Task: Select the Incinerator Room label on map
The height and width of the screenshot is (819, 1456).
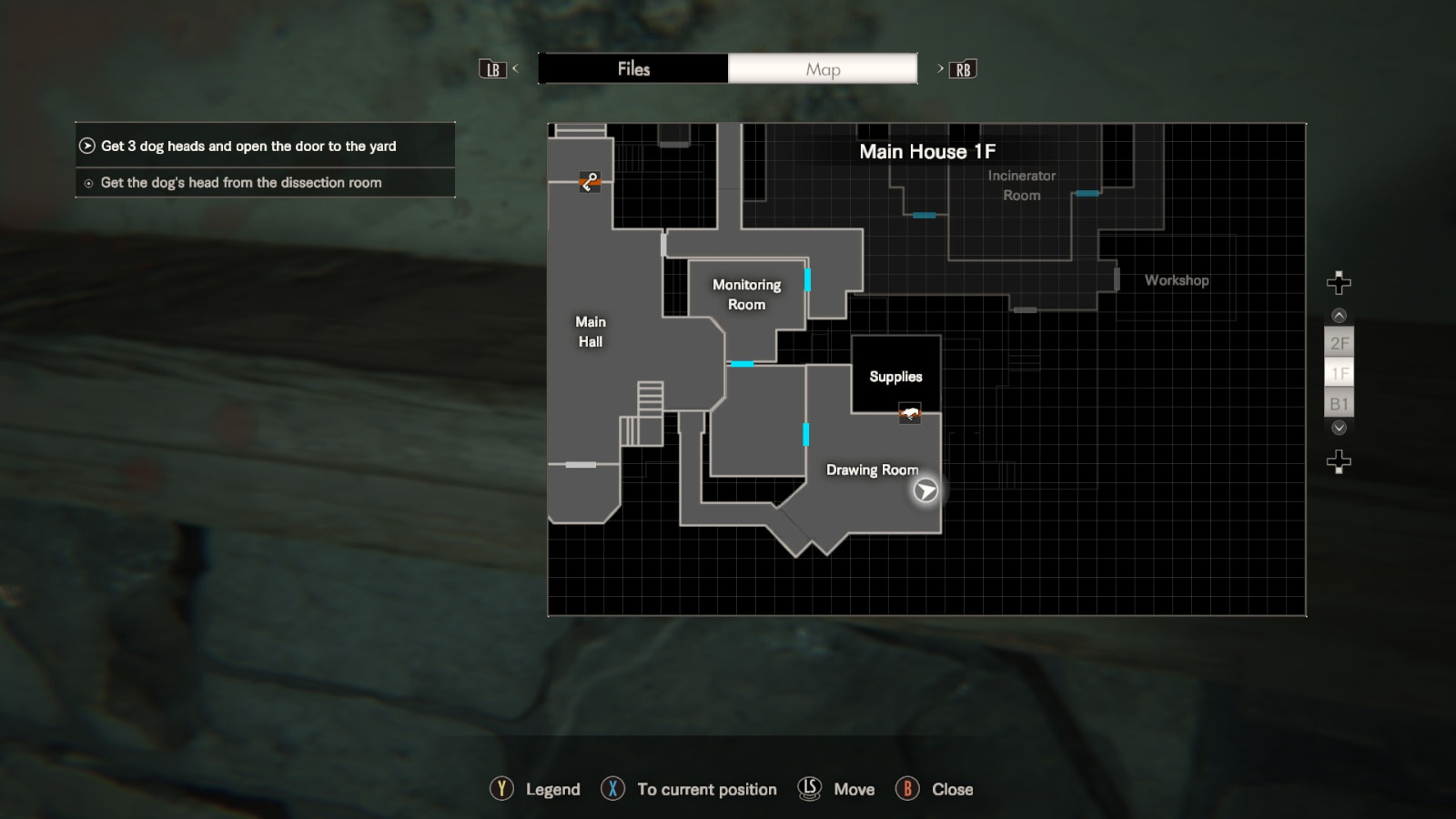Action: pos(1022,186)
